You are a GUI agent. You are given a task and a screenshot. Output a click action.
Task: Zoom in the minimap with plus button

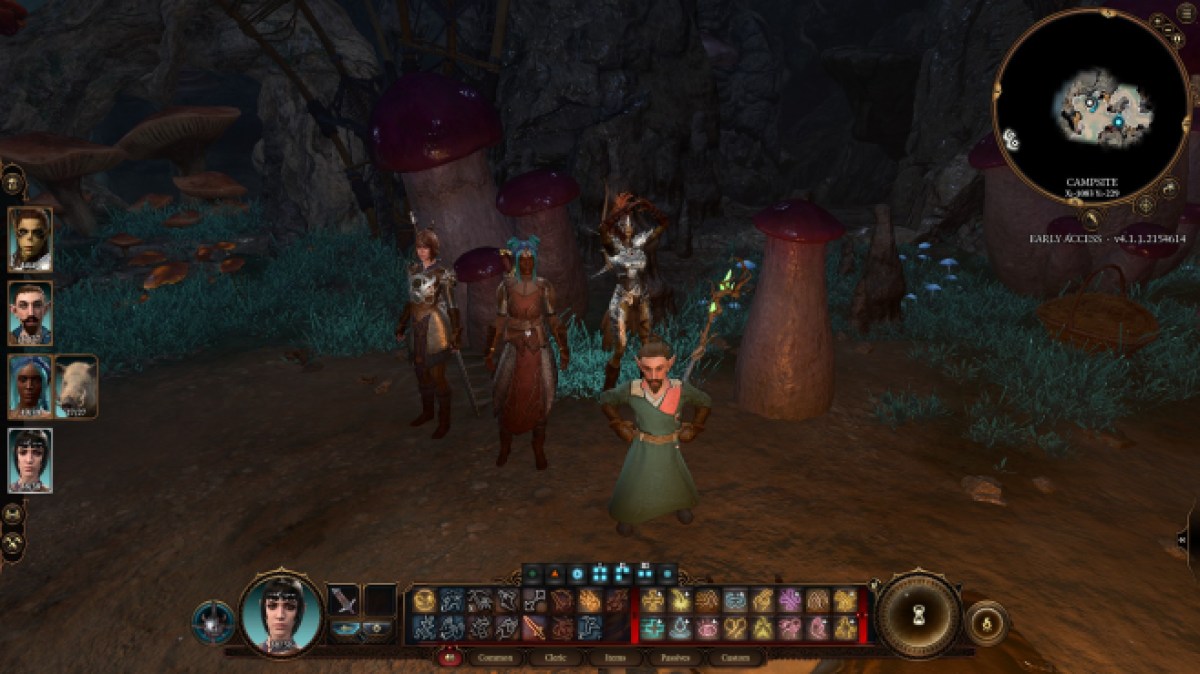coord(1158,22)
